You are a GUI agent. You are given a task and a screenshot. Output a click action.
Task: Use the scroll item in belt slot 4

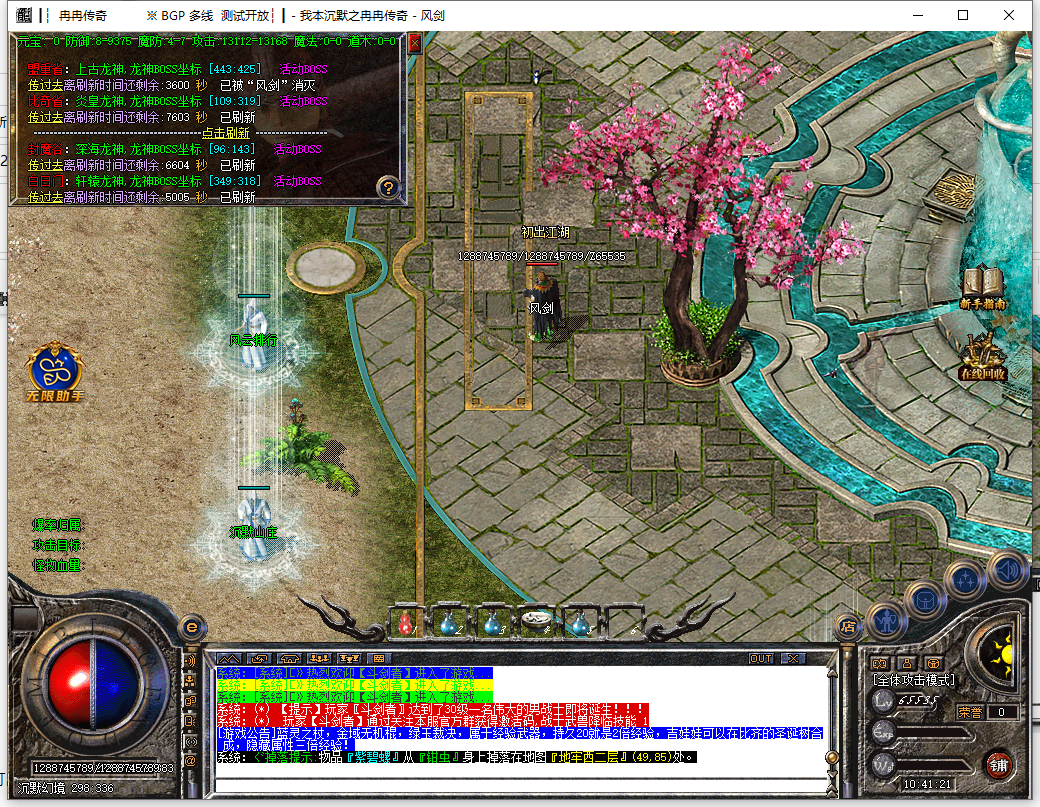tap(537, 622)
